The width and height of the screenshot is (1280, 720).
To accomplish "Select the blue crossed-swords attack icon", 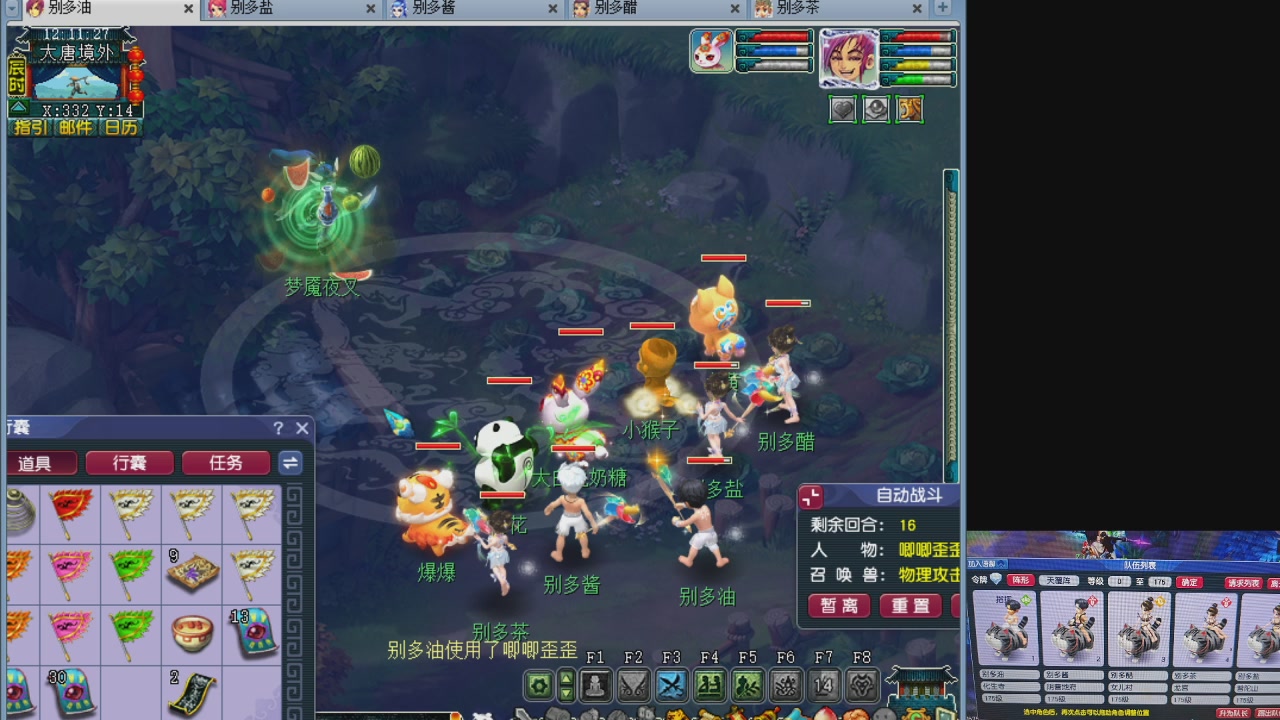I will point(673,685).
